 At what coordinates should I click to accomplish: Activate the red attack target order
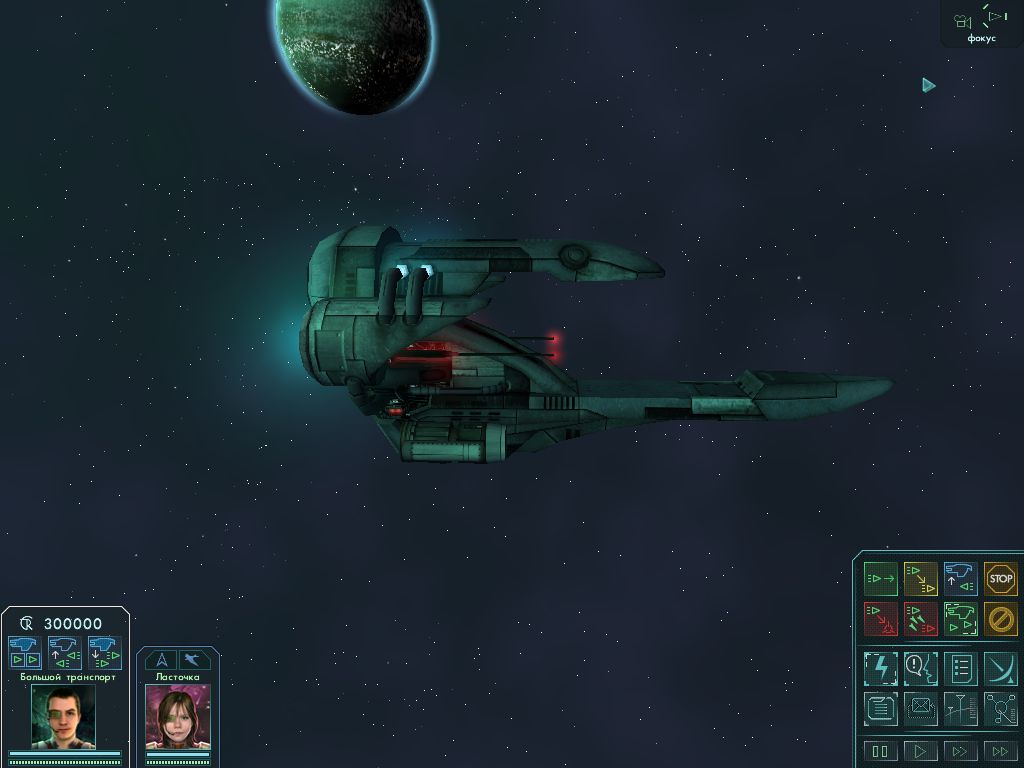click(x=880, y=619)
